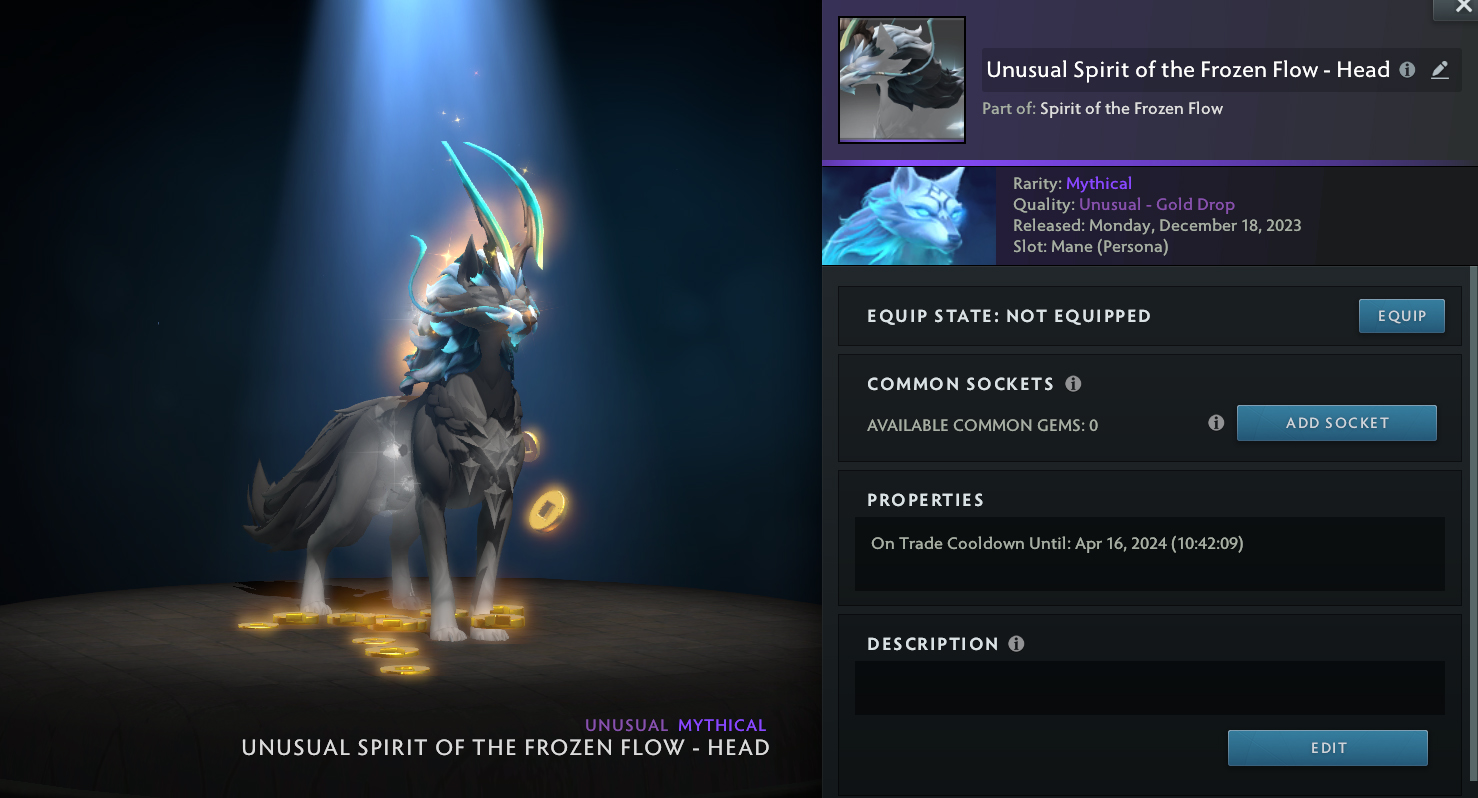The height and width of the screenshot is (798, 1478).
Task: Open the Description info icon
Action: (x=1016, y=644)
